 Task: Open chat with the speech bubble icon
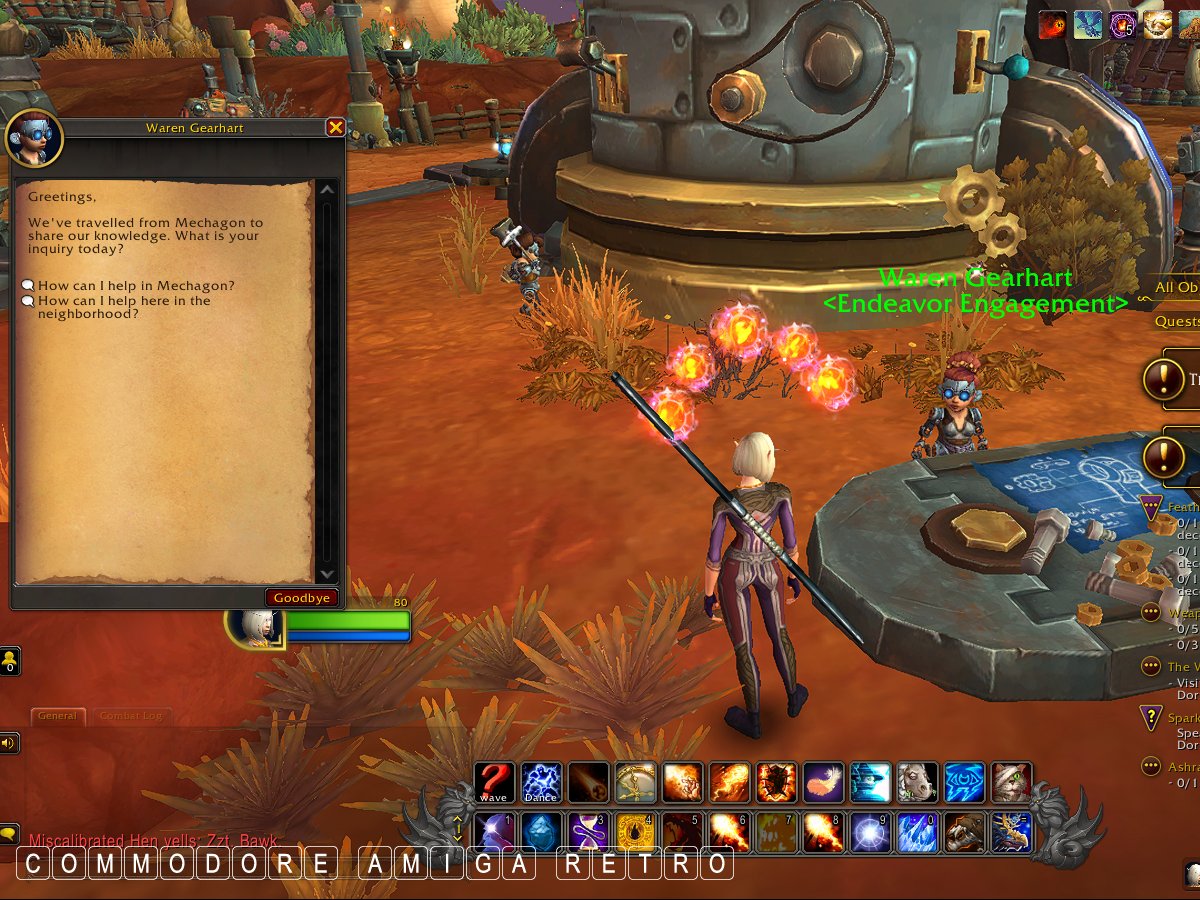(x=9, y=832)
